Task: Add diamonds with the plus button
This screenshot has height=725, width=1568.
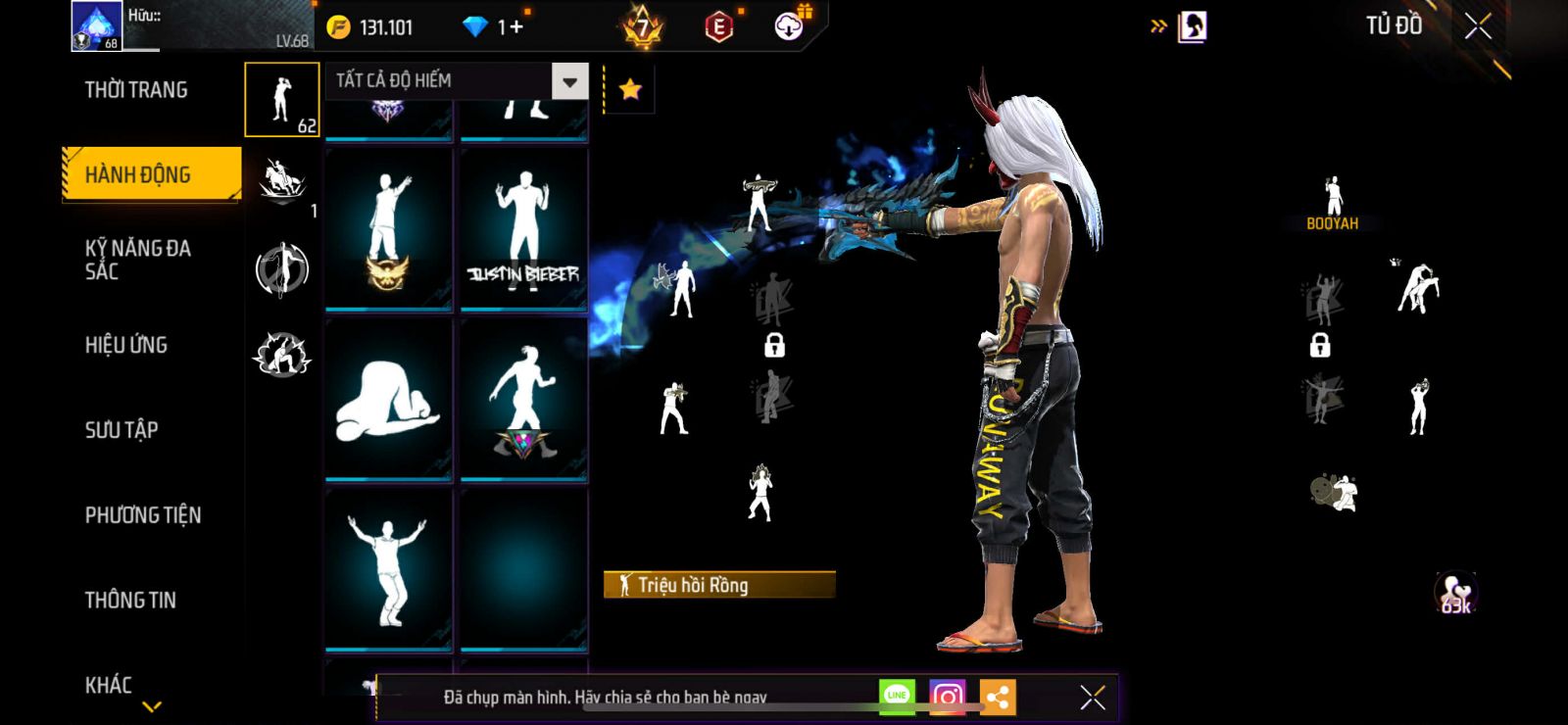Action: 515,27
